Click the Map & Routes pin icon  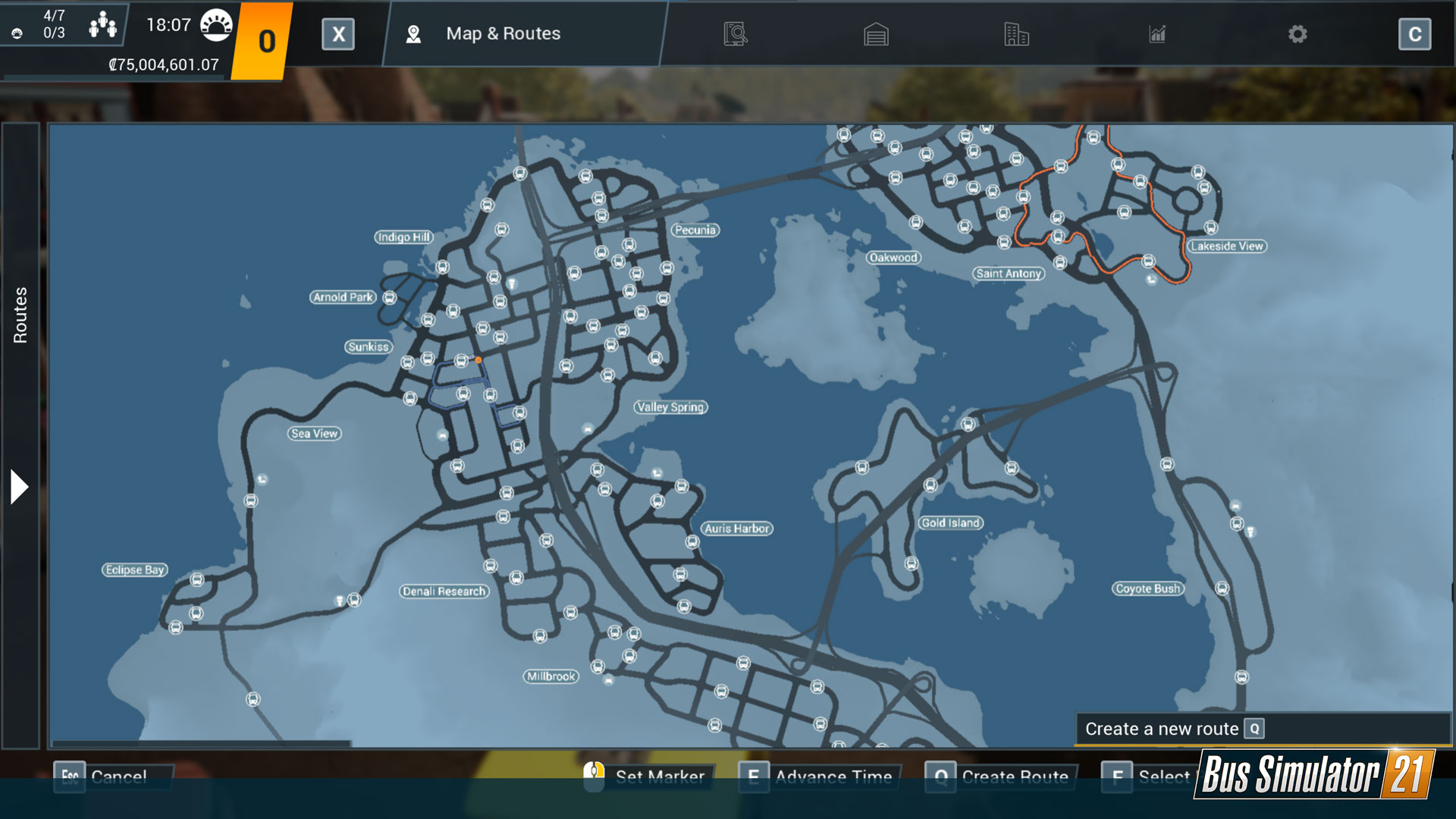point(413,33)
